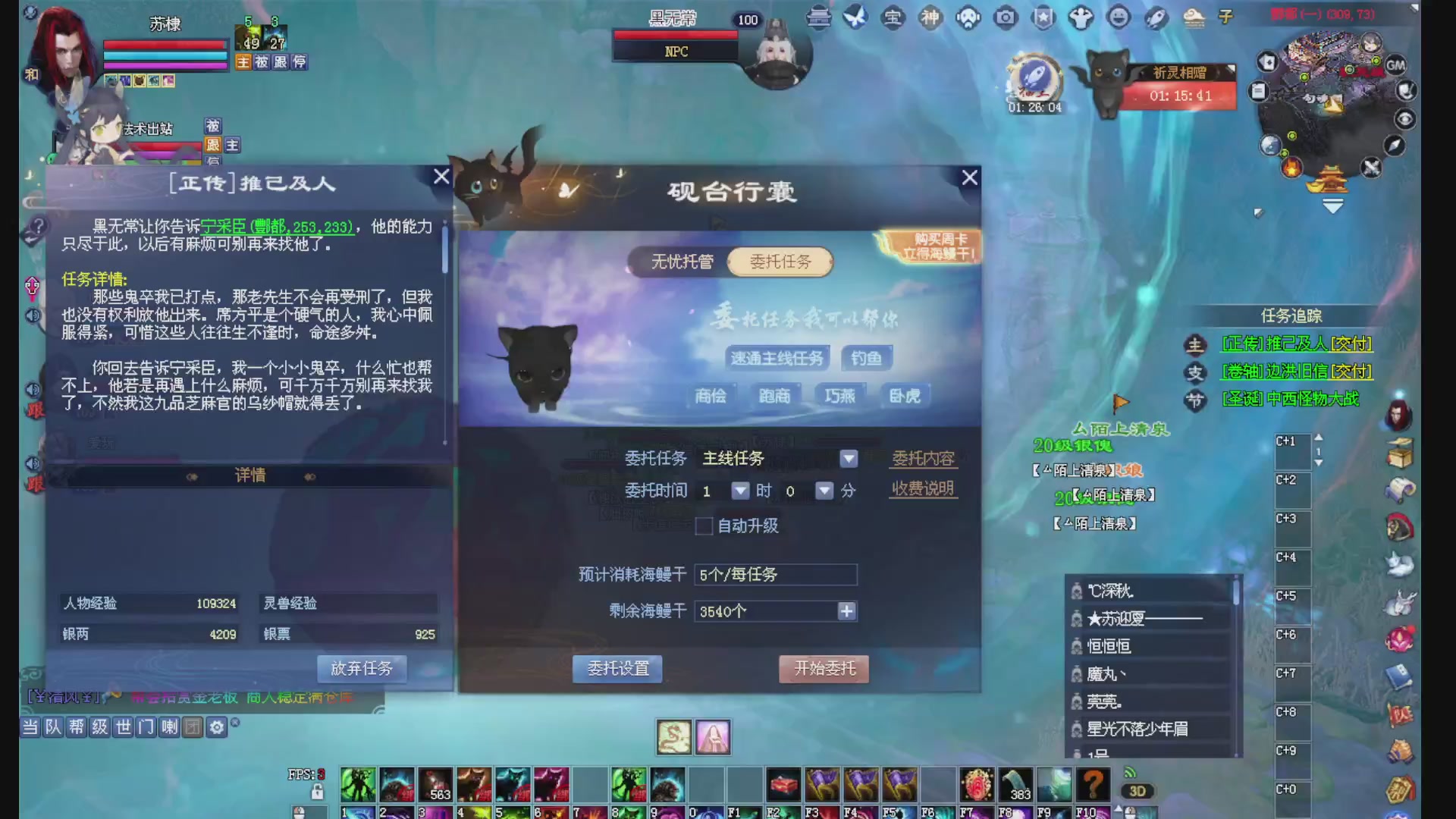Open the 分 minutes dropdown
The height and width of the screenshot is (819, 1456).
(x=824, y=491)
